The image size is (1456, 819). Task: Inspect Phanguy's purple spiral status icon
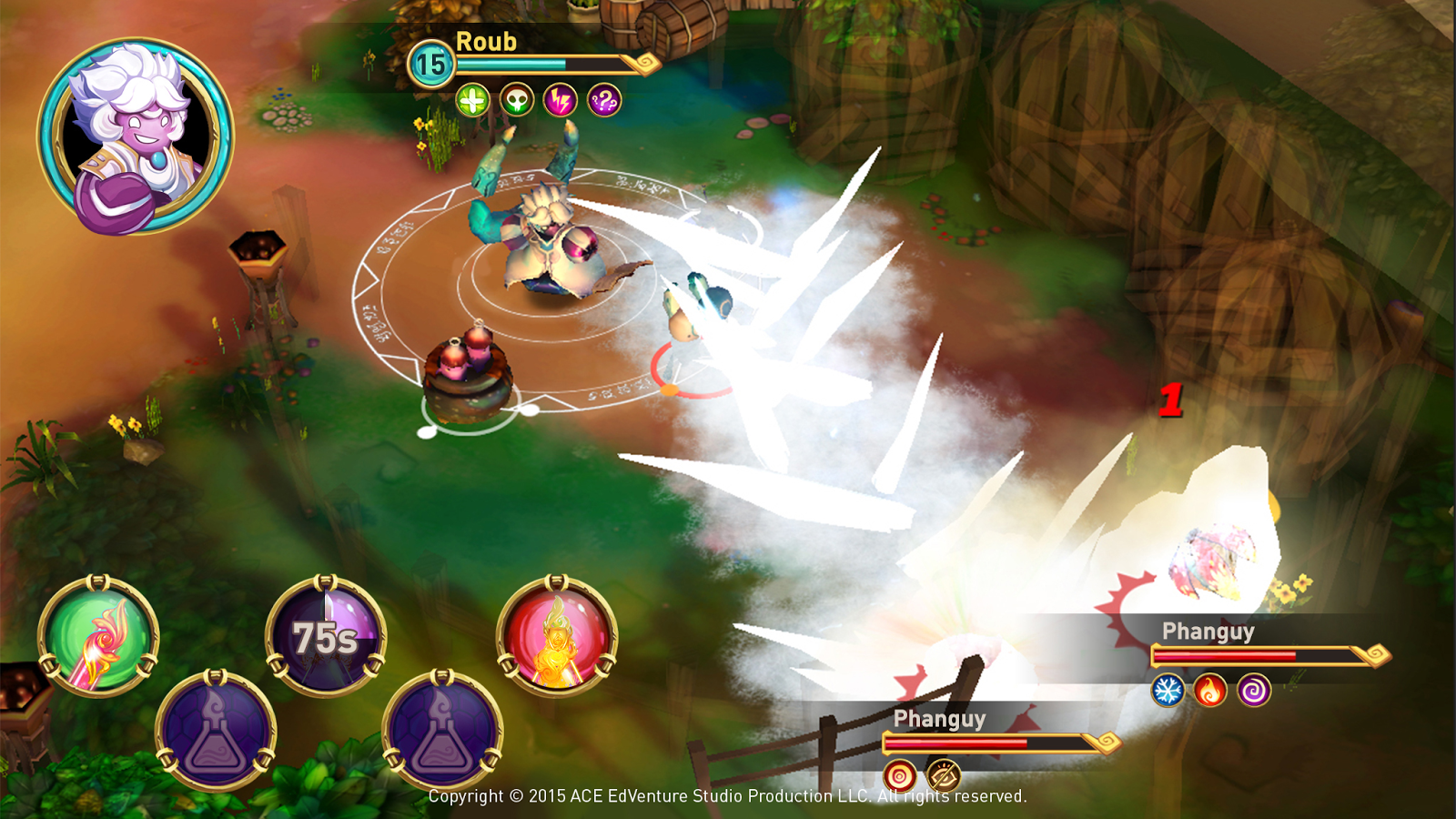point(1254,691)
